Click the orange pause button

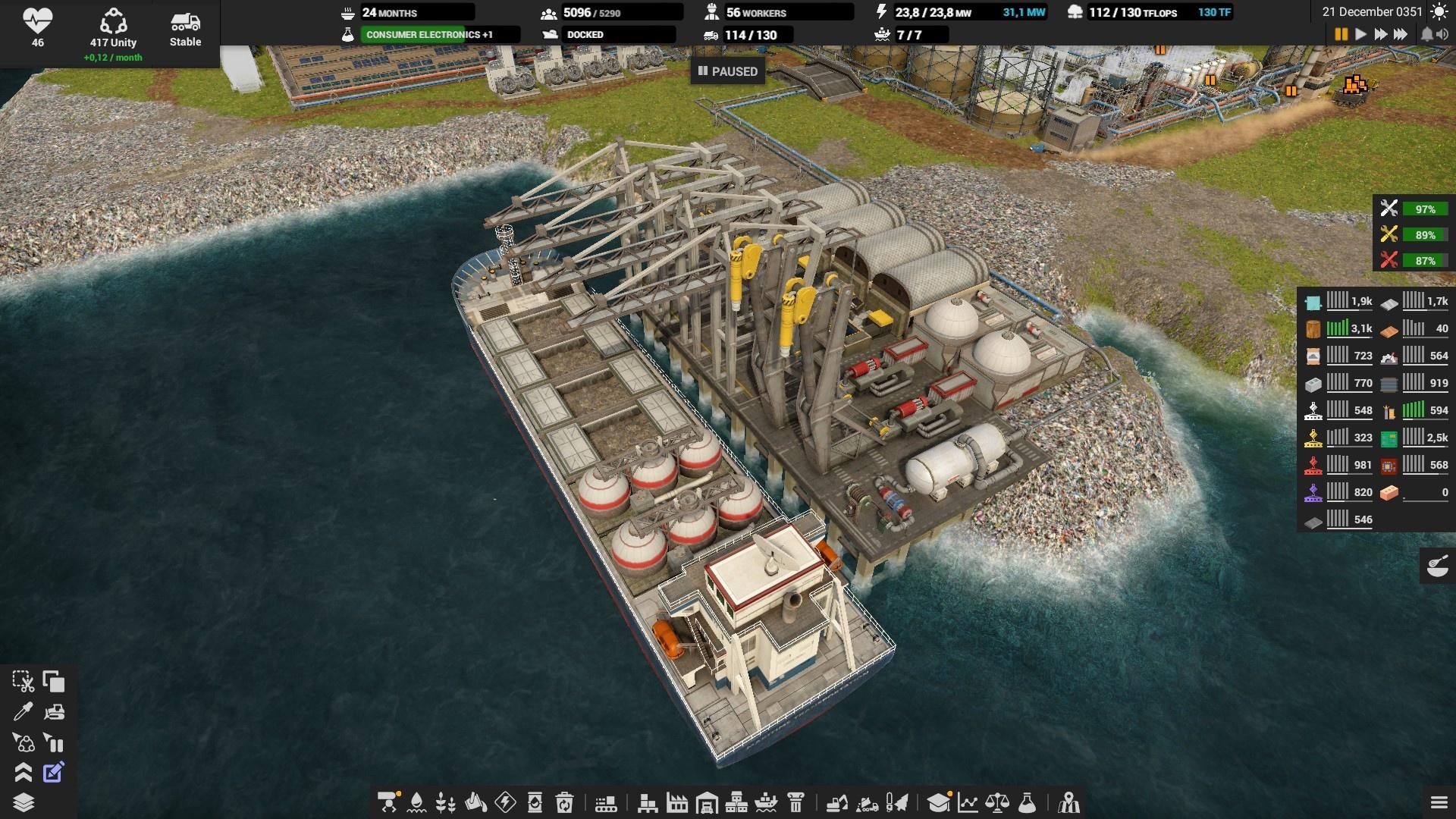1341,34
